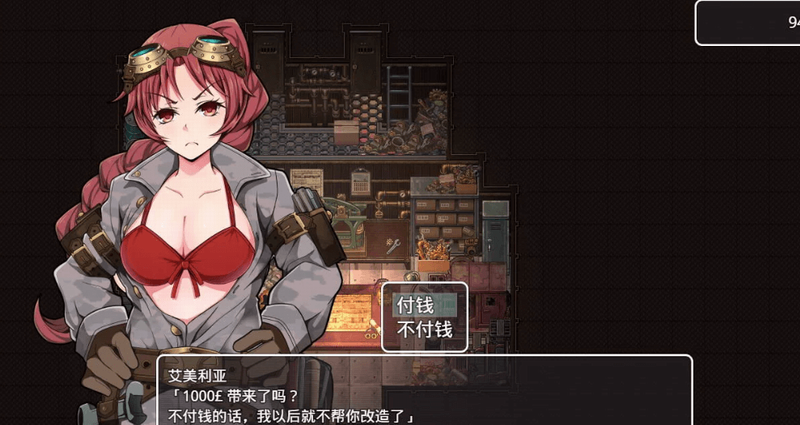Select the 不付钱 (don't pay) option
Screen dimensions: 800x425
pos(424,329)
